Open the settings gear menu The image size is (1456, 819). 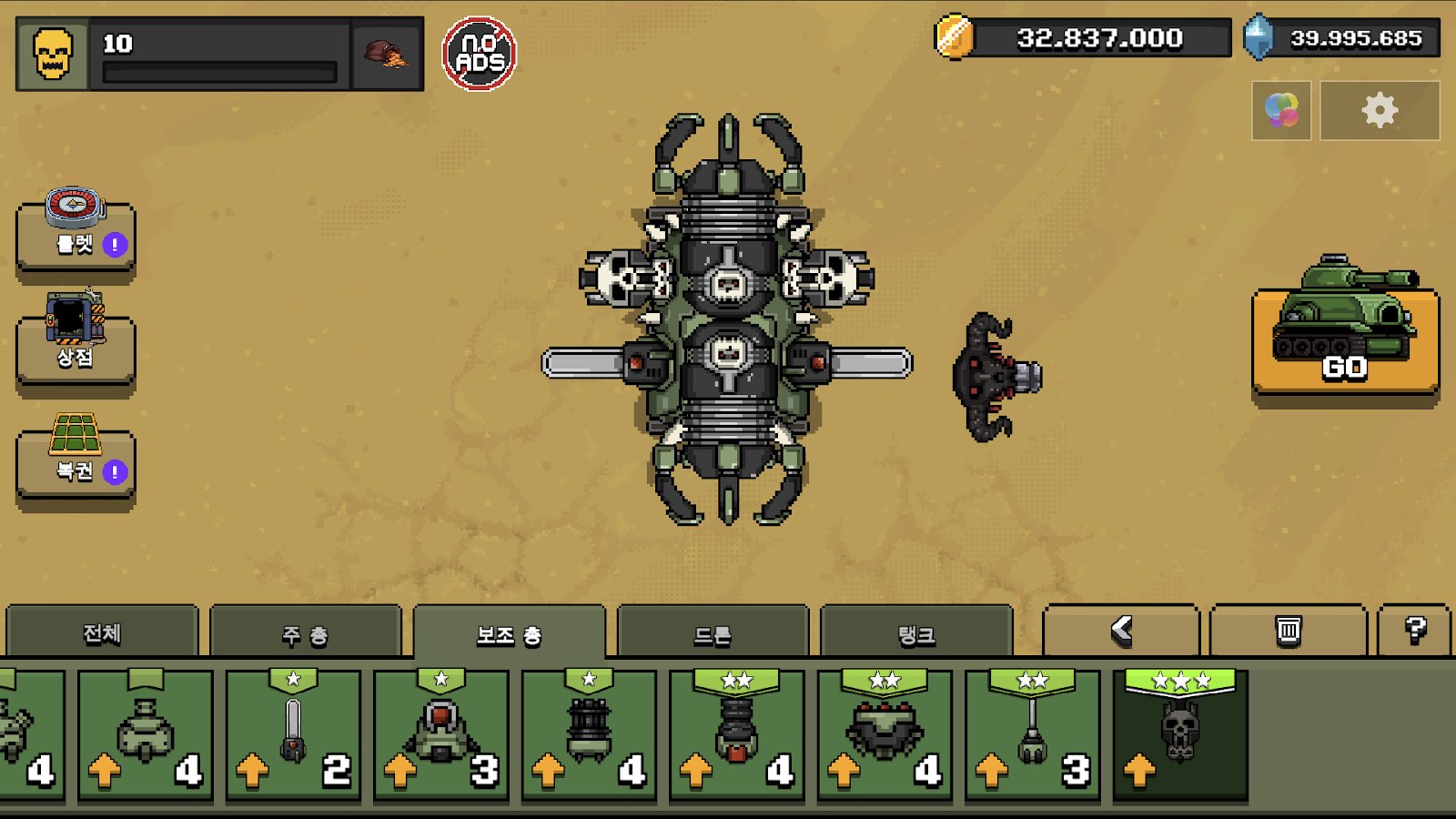[x=1380, y=110]
